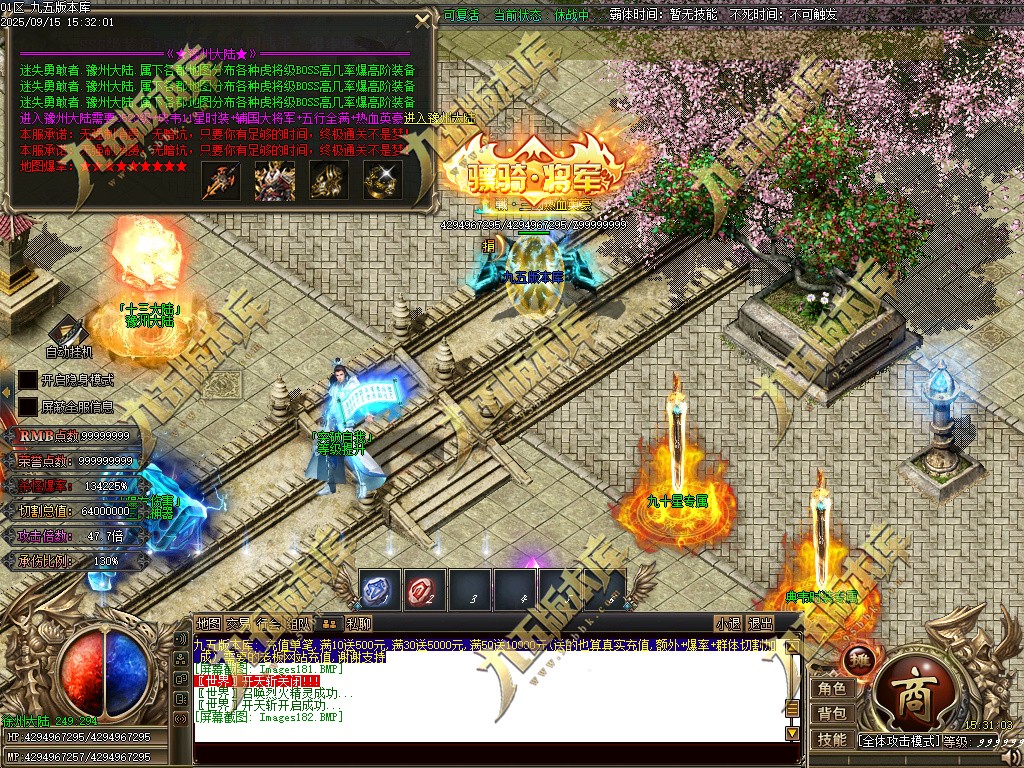Viewport: 1024px width, 768px height.
Task: Open the 摊 stall button
Action: (x=858, y=659)
